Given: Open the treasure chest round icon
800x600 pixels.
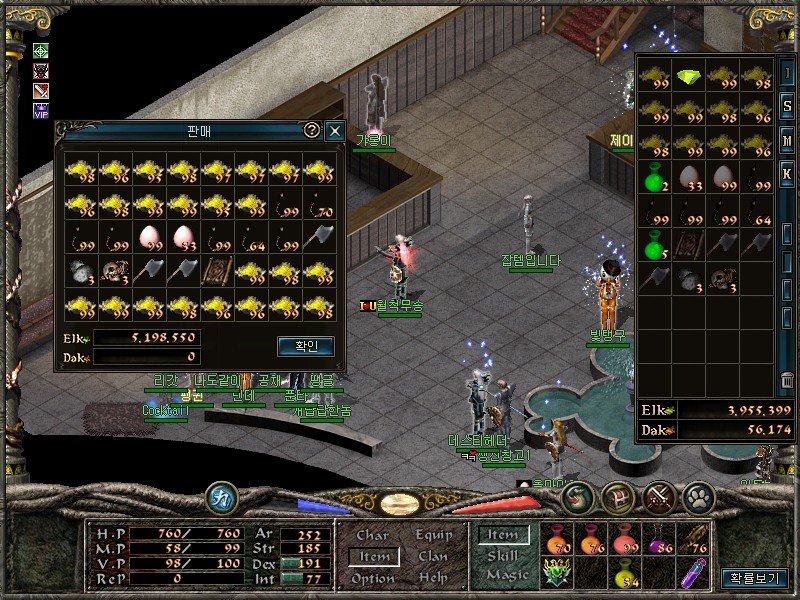Looking at the screenshot, I should [618, 495].
